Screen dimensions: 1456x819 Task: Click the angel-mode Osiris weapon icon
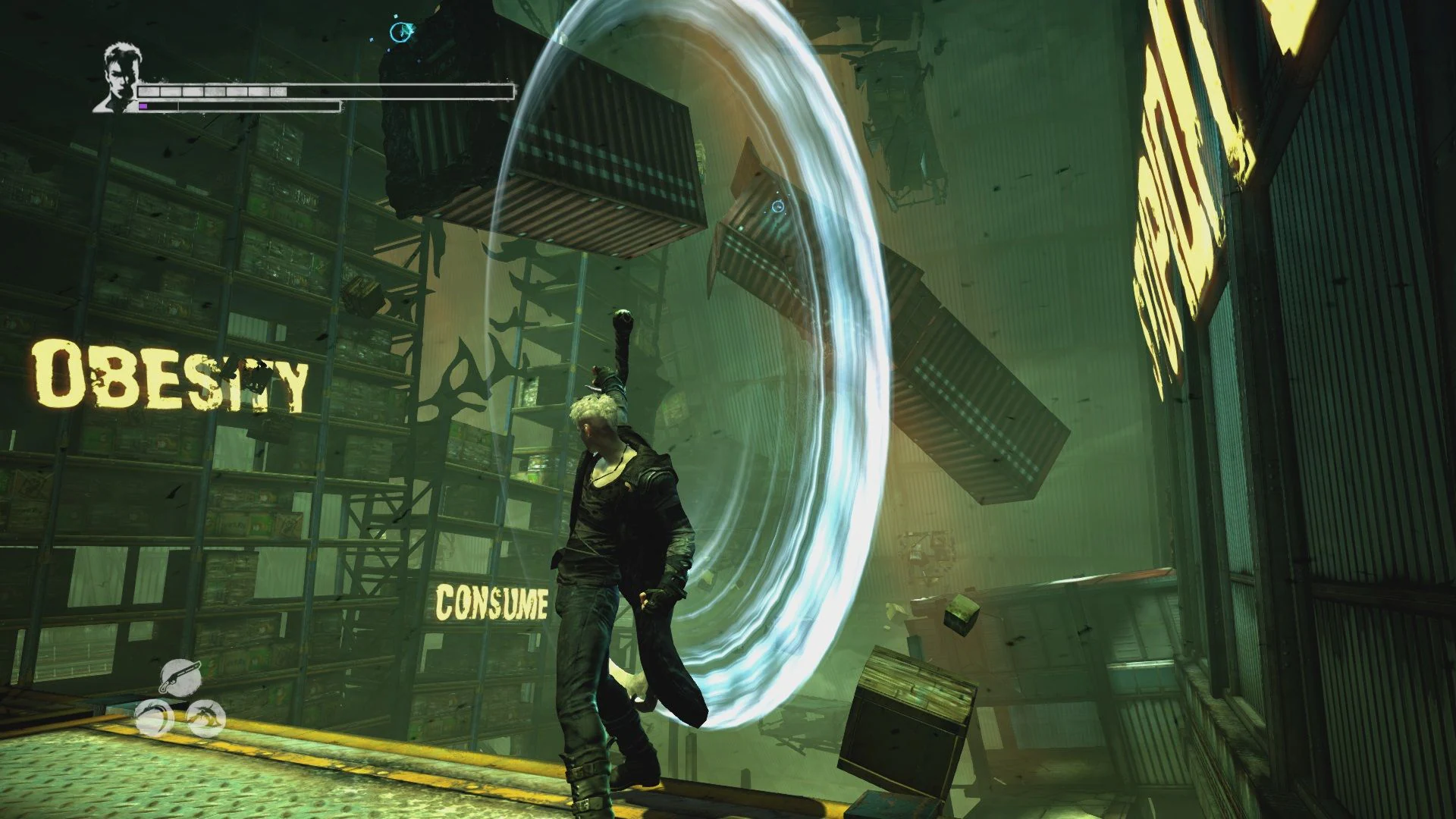(154, 717)
